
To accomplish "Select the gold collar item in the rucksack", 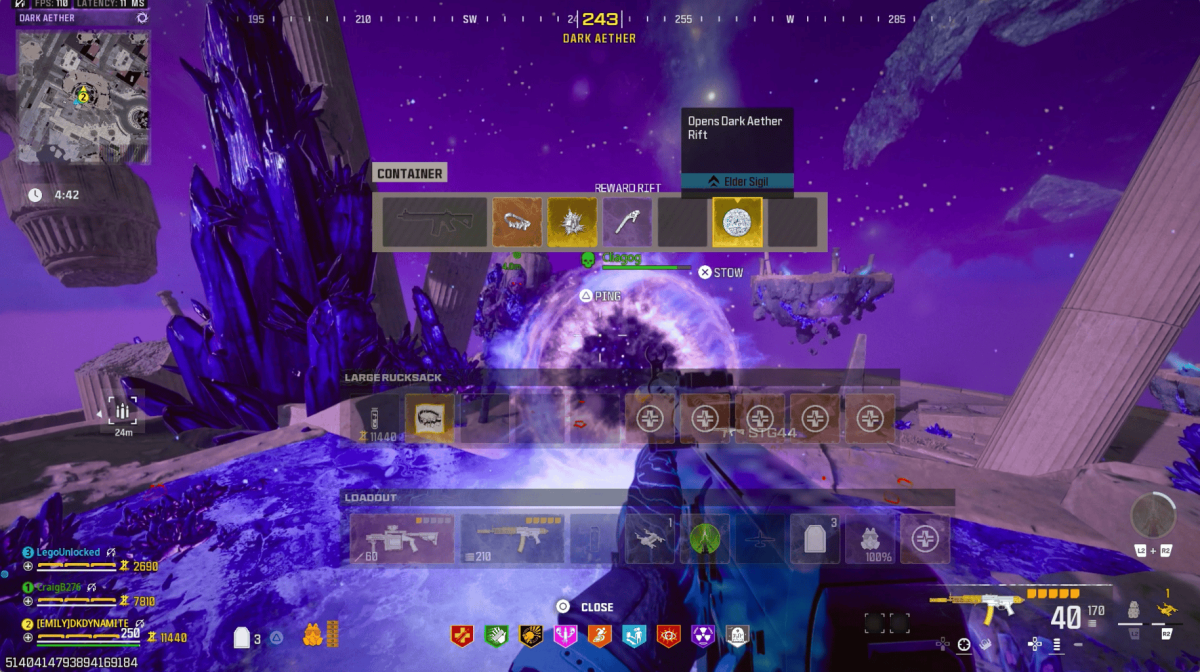I will (x=430, y=418).
